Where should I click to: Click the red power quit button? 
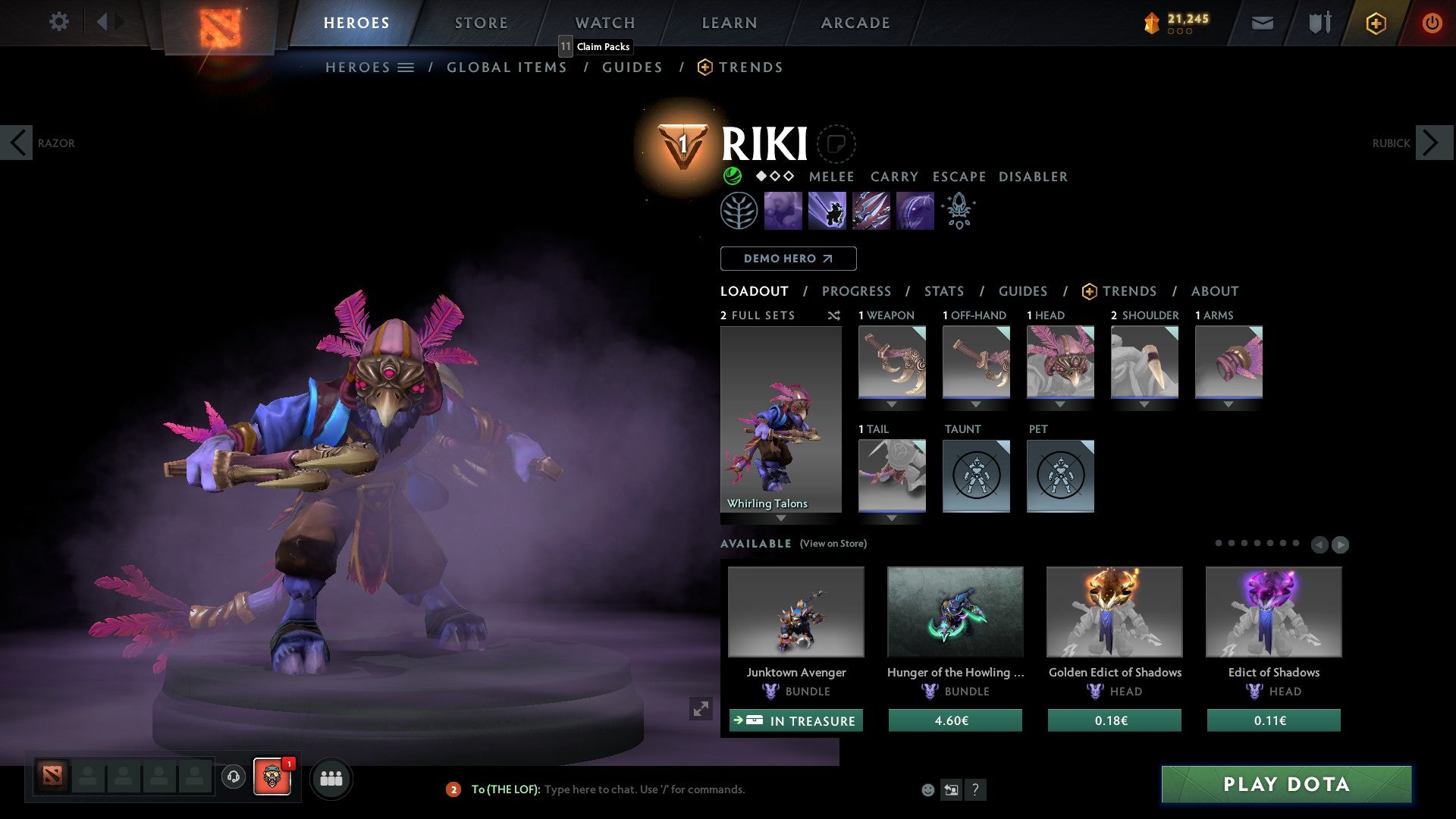[1432, 23]
